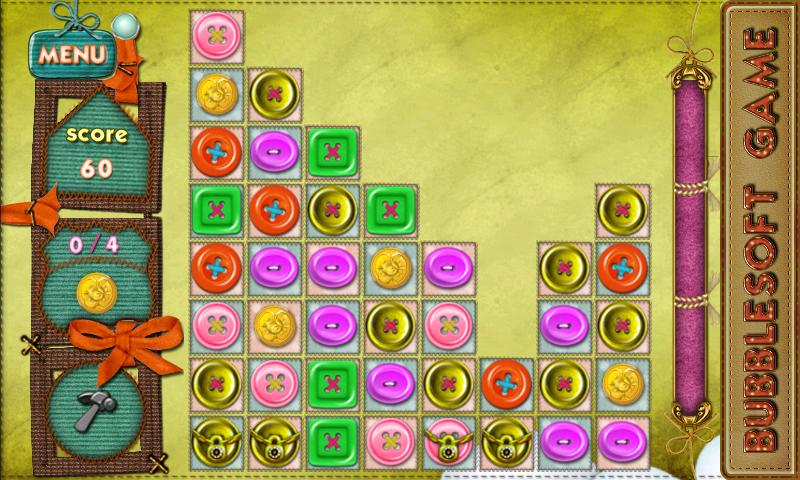800x480 pixels.
Task: Select the gold coin tile beside the purple bar
Action: click(623, 383)
